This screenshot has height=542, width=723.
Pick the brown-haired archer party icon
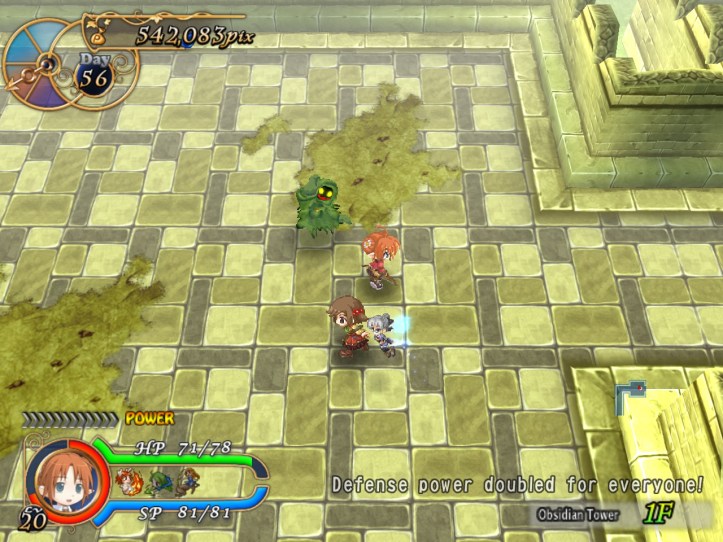(x=185, y=485)
